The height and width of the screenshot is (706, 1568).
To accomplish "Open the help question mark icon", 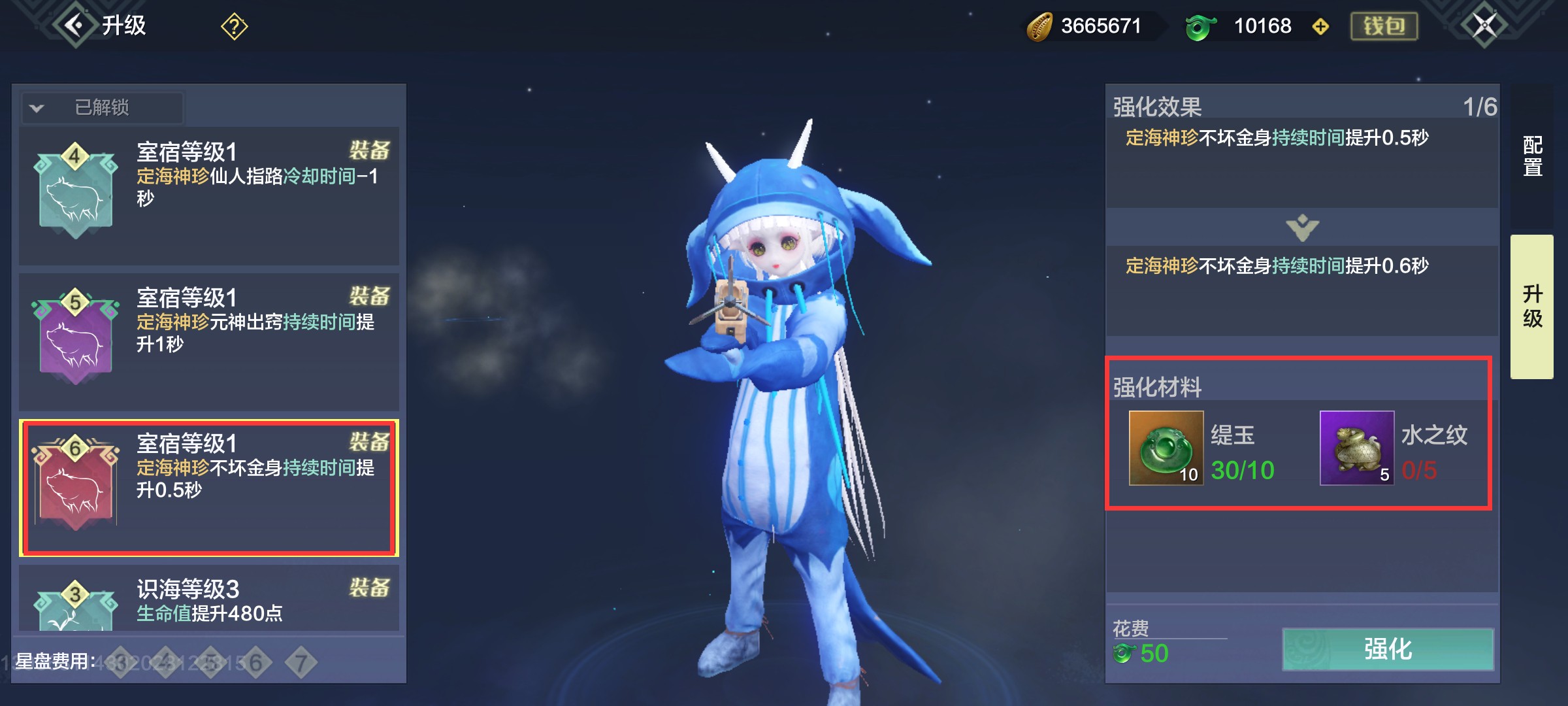I will pos(233,26).
